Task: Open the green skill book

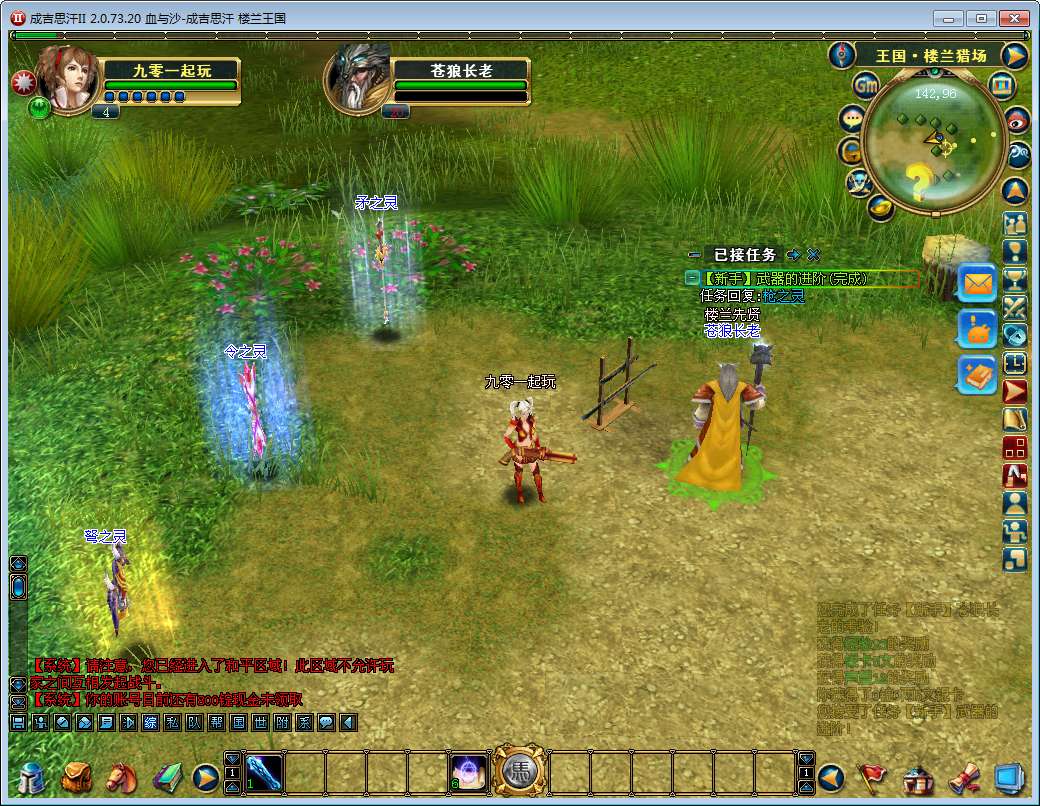Action: pyautogui.click(x=166, y=776)
